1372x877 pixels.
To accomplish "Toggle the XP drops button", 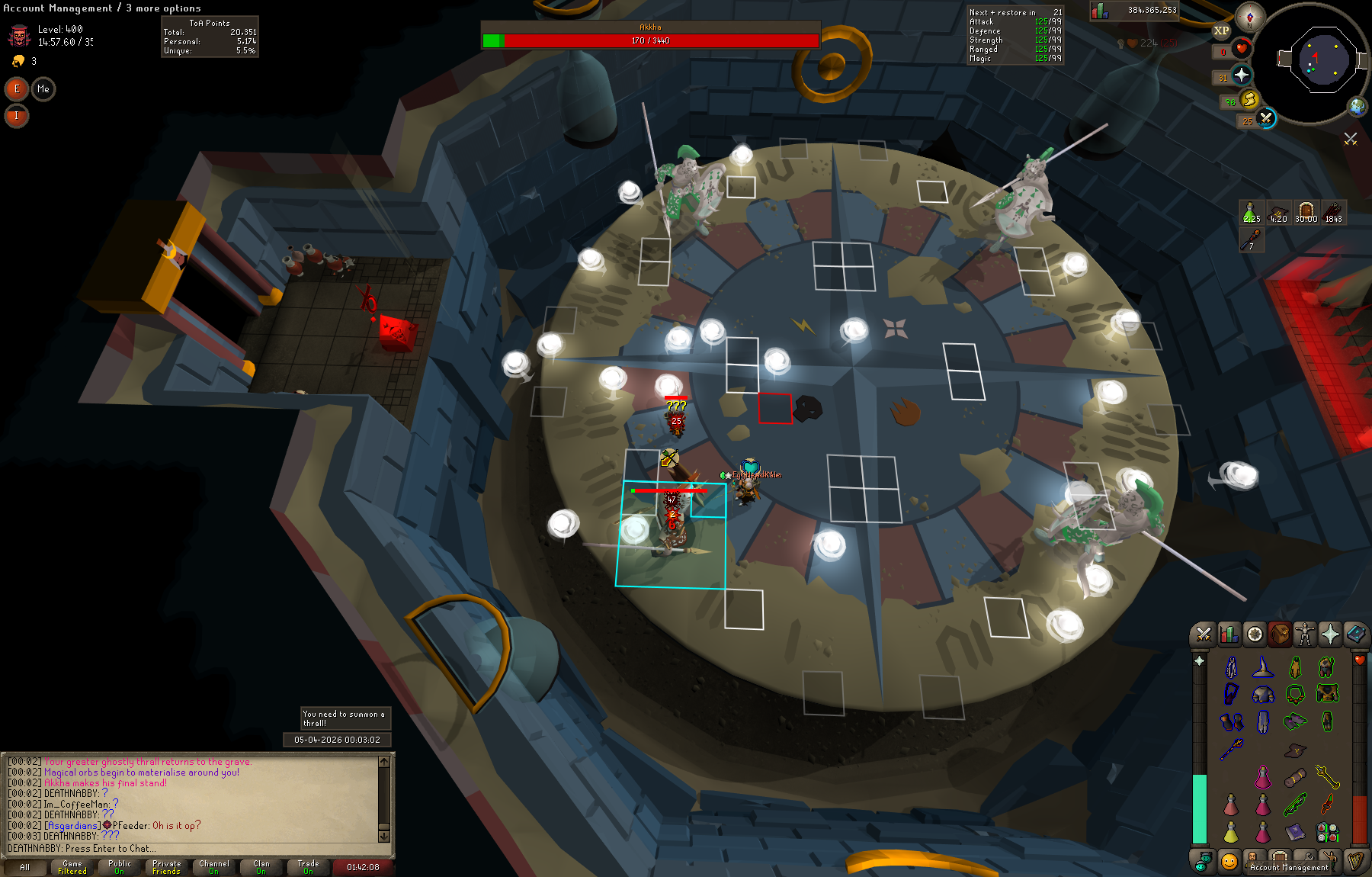I will [1221, 31].
